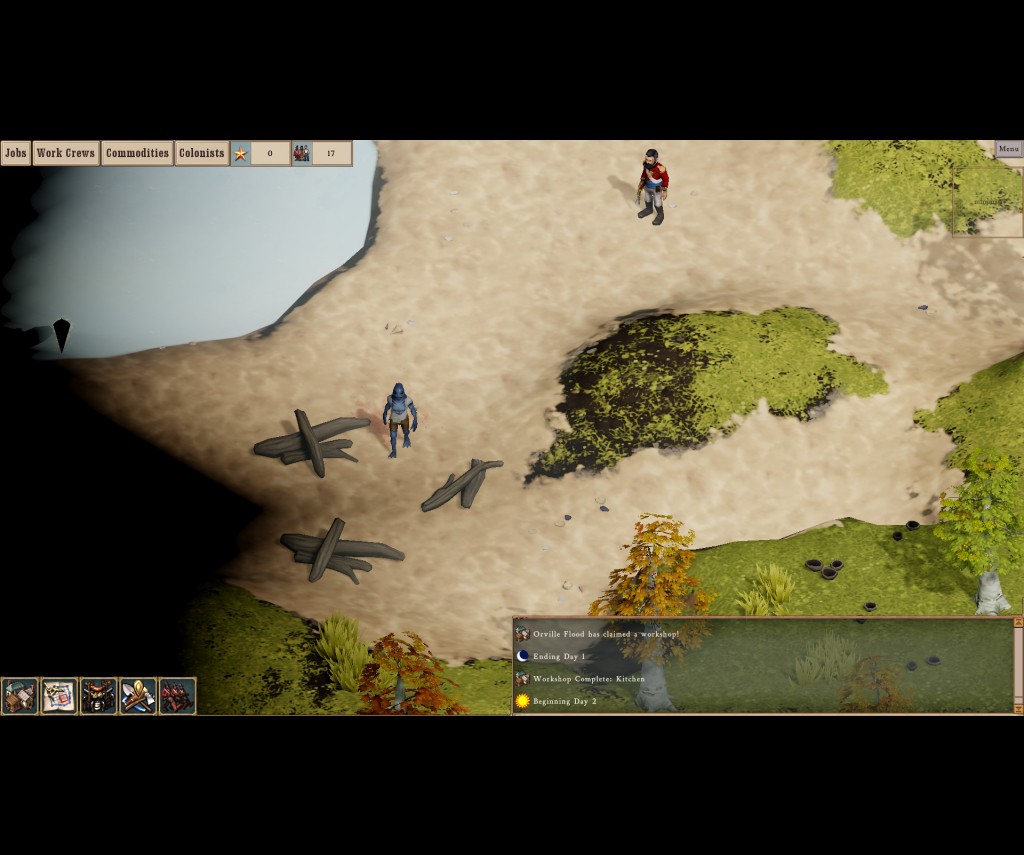
Task: Select the map blueprint zoning icon
Action: coord(59,696)
